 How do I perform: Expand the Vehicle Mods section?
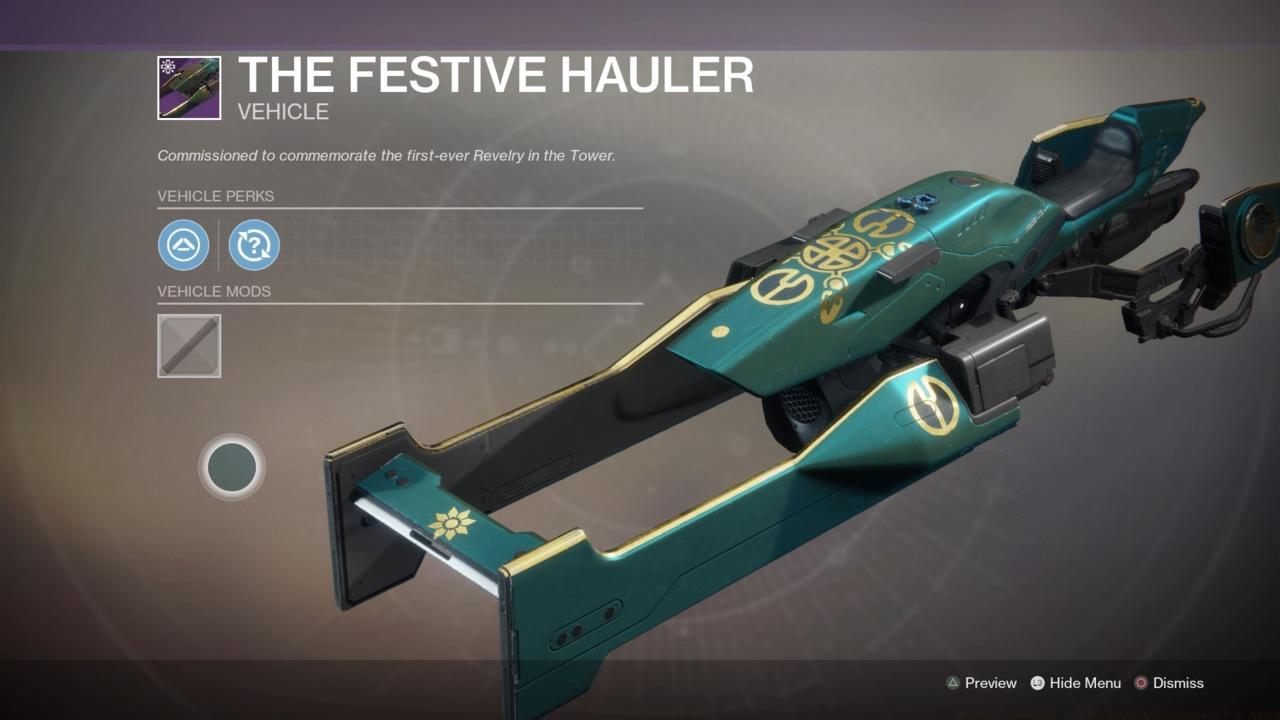point(214,291)
